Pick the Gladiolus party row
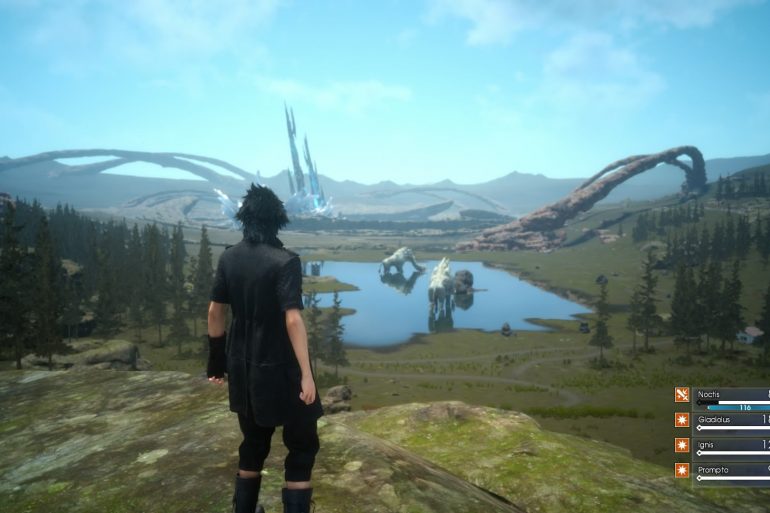 click(x=732, y=421)
